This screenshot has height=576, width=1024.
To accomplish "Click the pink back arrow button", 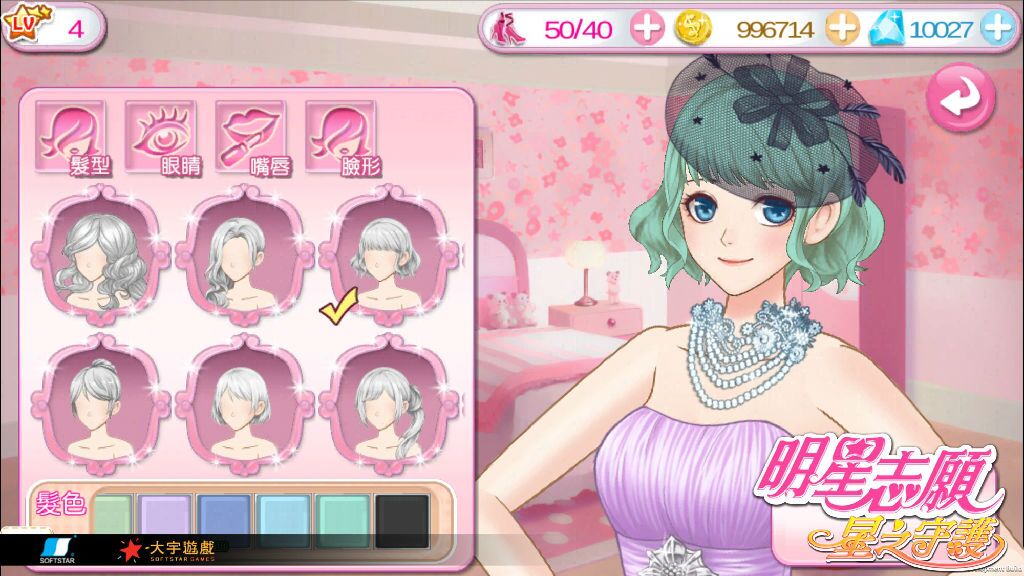I will pyautogui.click(x=959, y=97).
